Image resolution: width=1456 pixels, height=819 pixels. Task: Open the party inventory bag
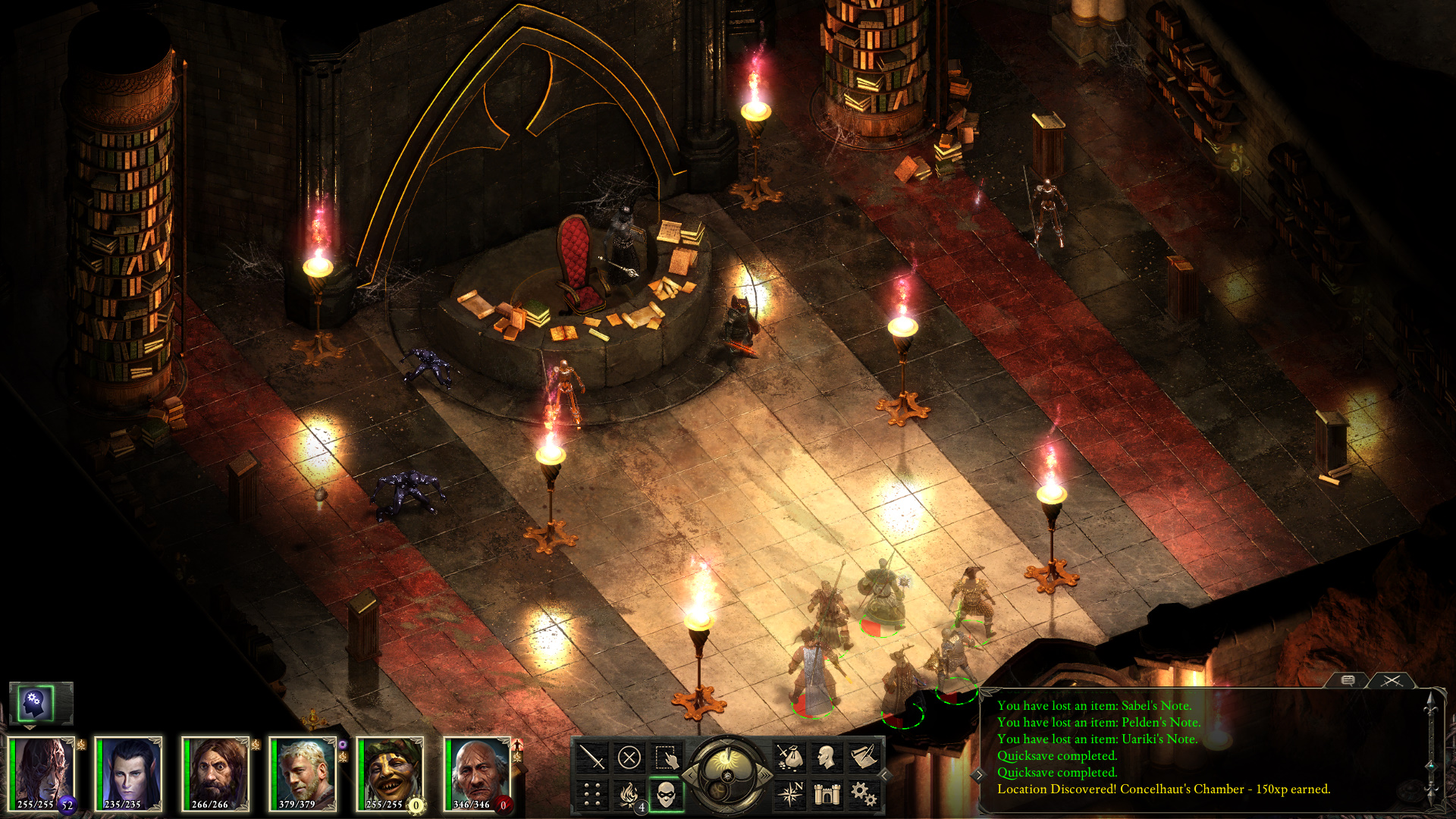point(791,756)
